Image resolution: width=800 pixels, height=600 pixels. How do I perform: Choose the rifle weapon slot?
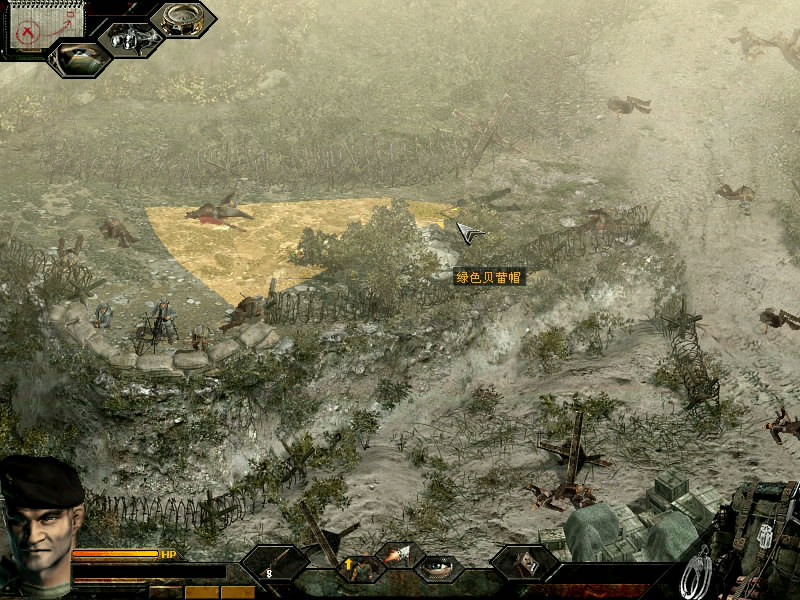[x=274, y=565]
